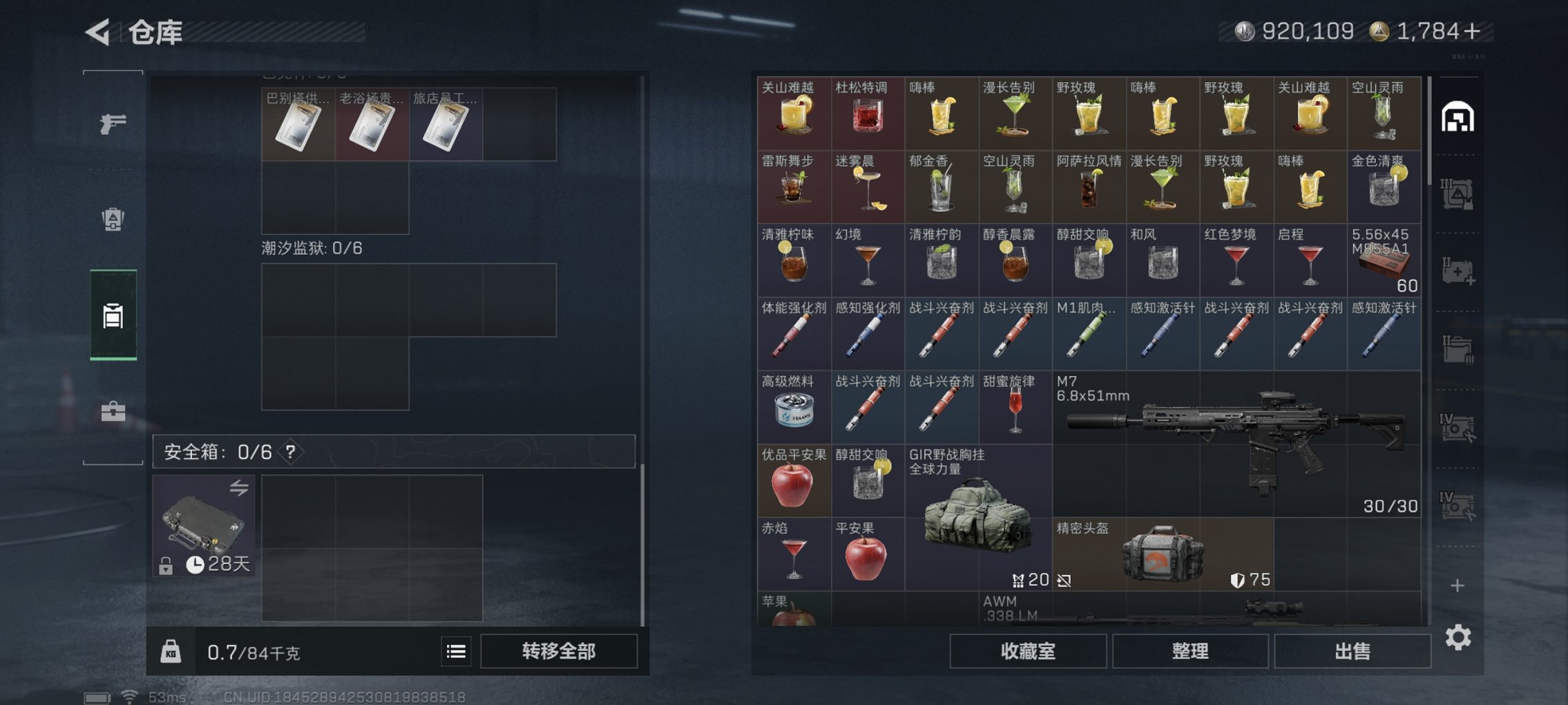This screenshot has height=705, width=1568.
Task: Open the 整理 sorting option
Action: [1190, 650]
